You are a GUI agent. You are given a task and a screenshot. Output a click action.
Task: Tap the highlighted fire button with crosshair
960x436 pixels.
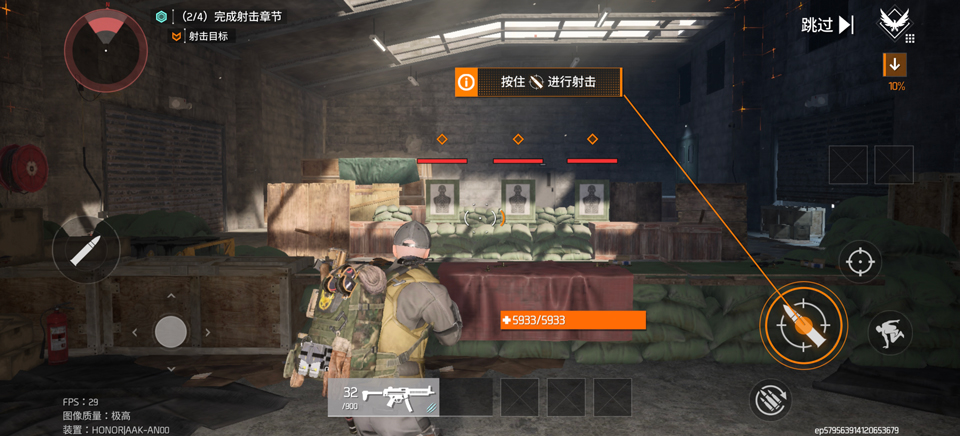coord(804,324)
